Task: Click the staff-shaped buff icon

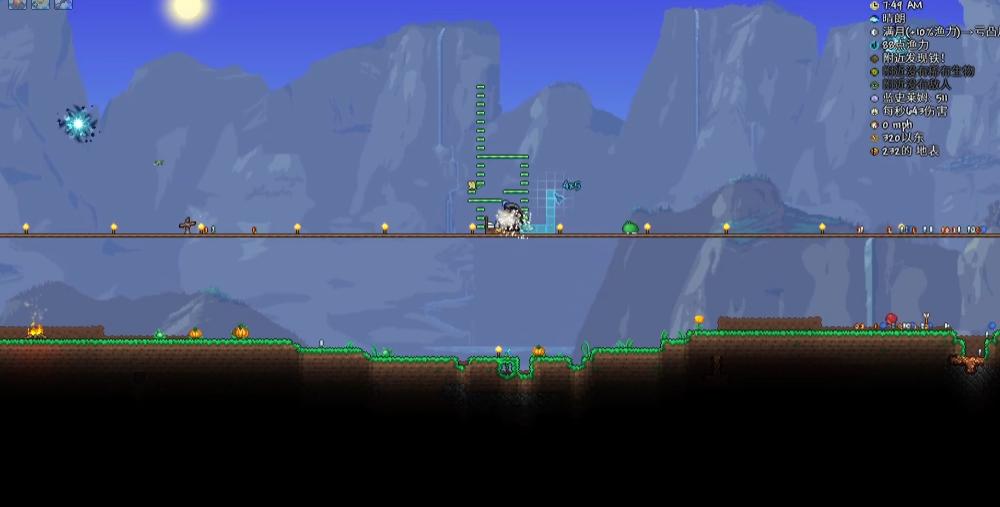Action: coord(63,4)
